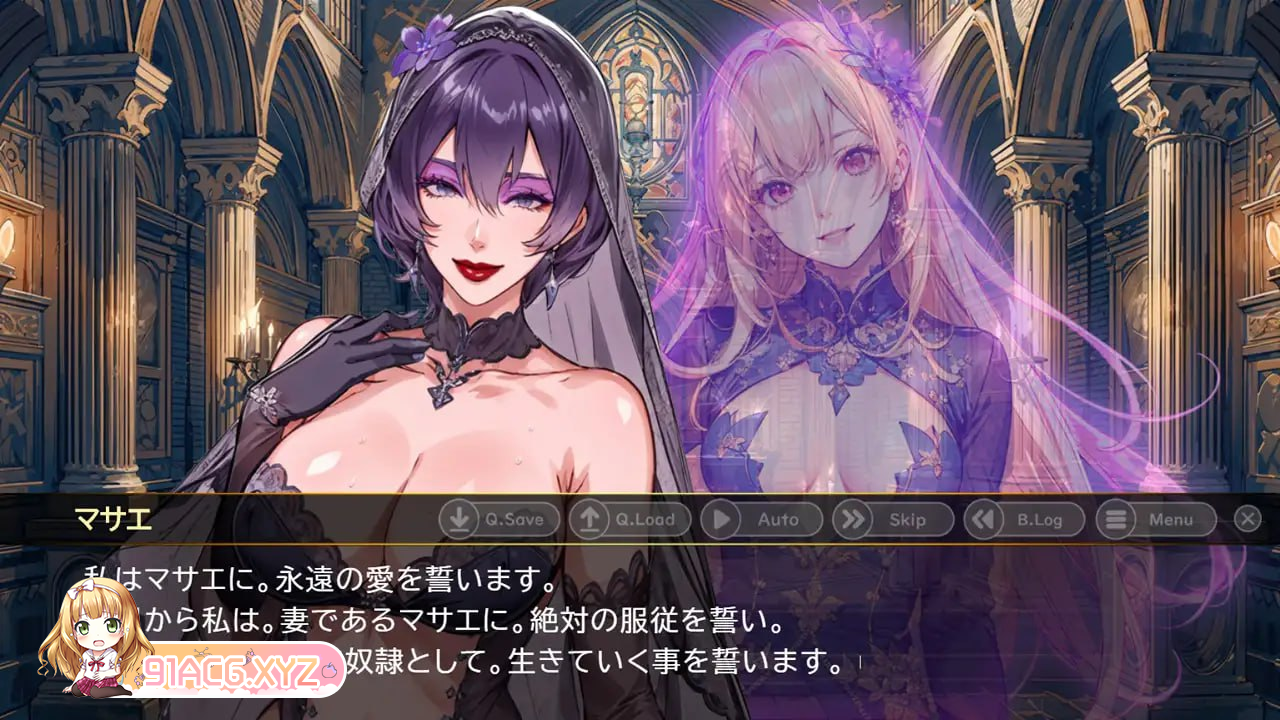Toggle Skip mode on

click(894, 520)
